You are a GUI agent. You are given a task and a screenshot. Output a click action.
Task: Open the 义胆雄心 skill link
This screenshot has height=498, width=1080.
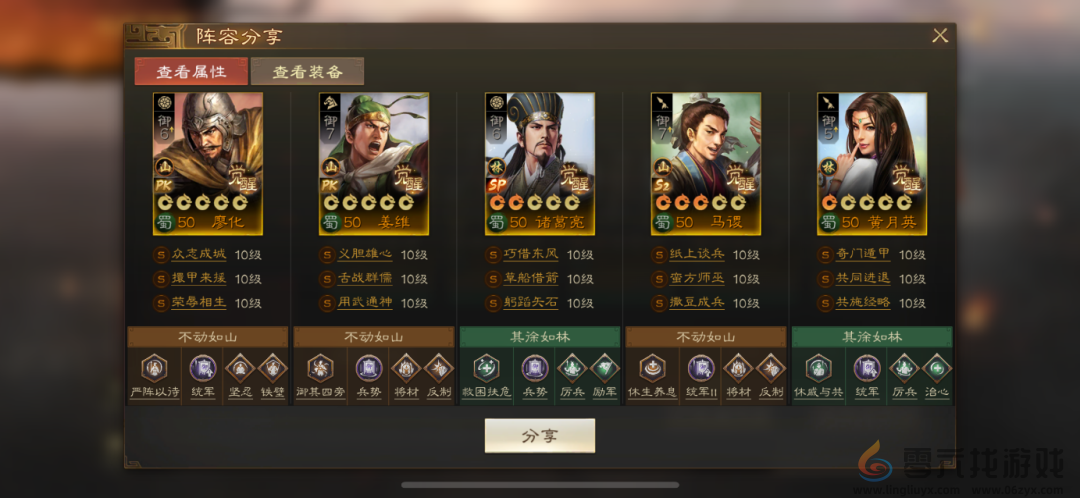[x=366, y=255]
